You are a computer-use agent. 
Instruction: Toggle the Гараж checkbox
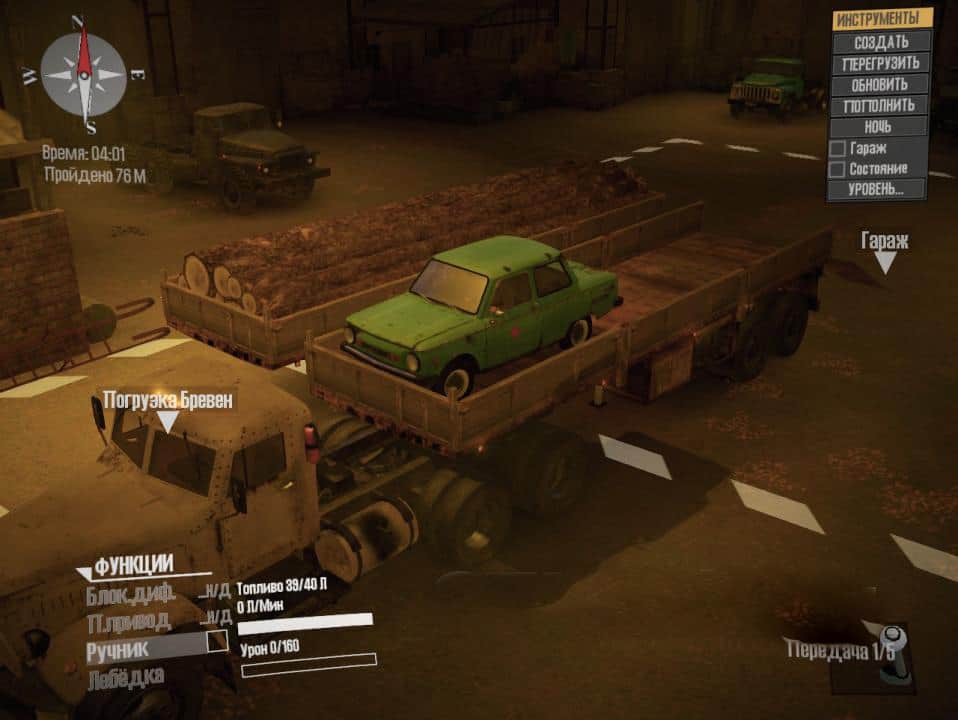[x=837, y=148]
